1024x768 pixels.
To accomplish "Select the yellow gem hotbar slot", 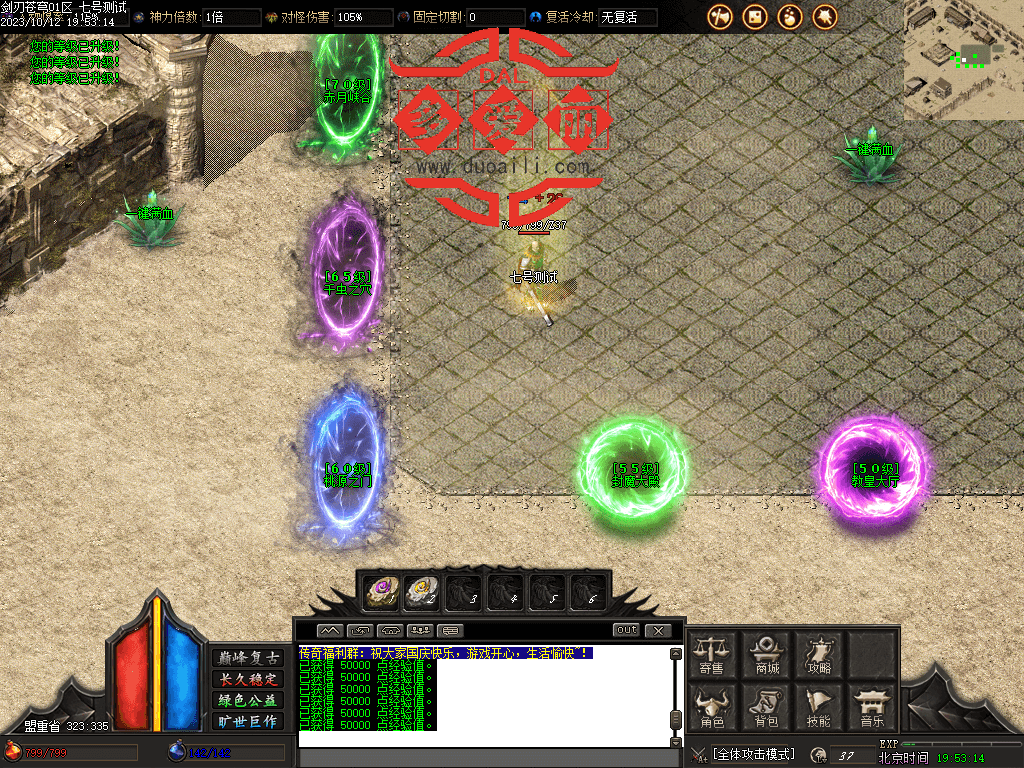I will [x=422, y=593].
